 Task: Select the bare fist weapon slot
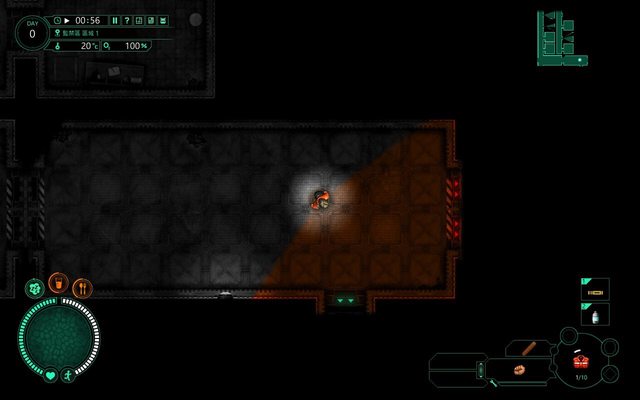(520, 369)
